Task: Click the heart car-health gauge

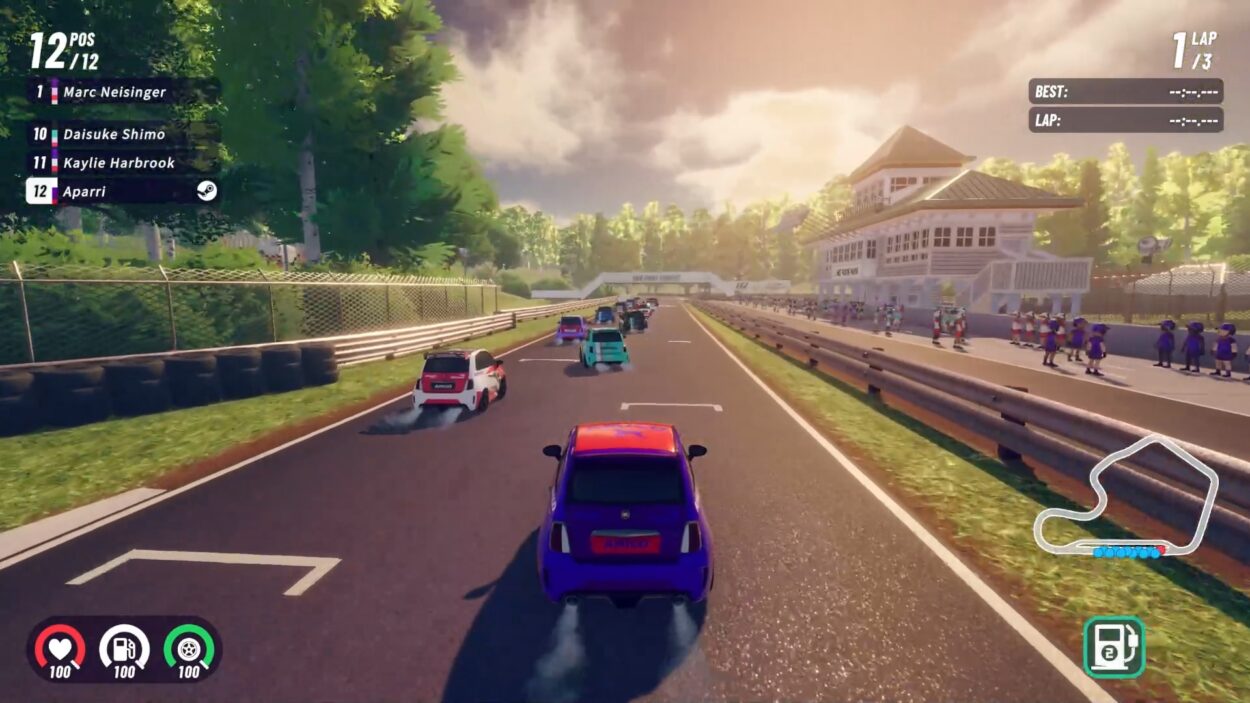Action: [60, 648]
